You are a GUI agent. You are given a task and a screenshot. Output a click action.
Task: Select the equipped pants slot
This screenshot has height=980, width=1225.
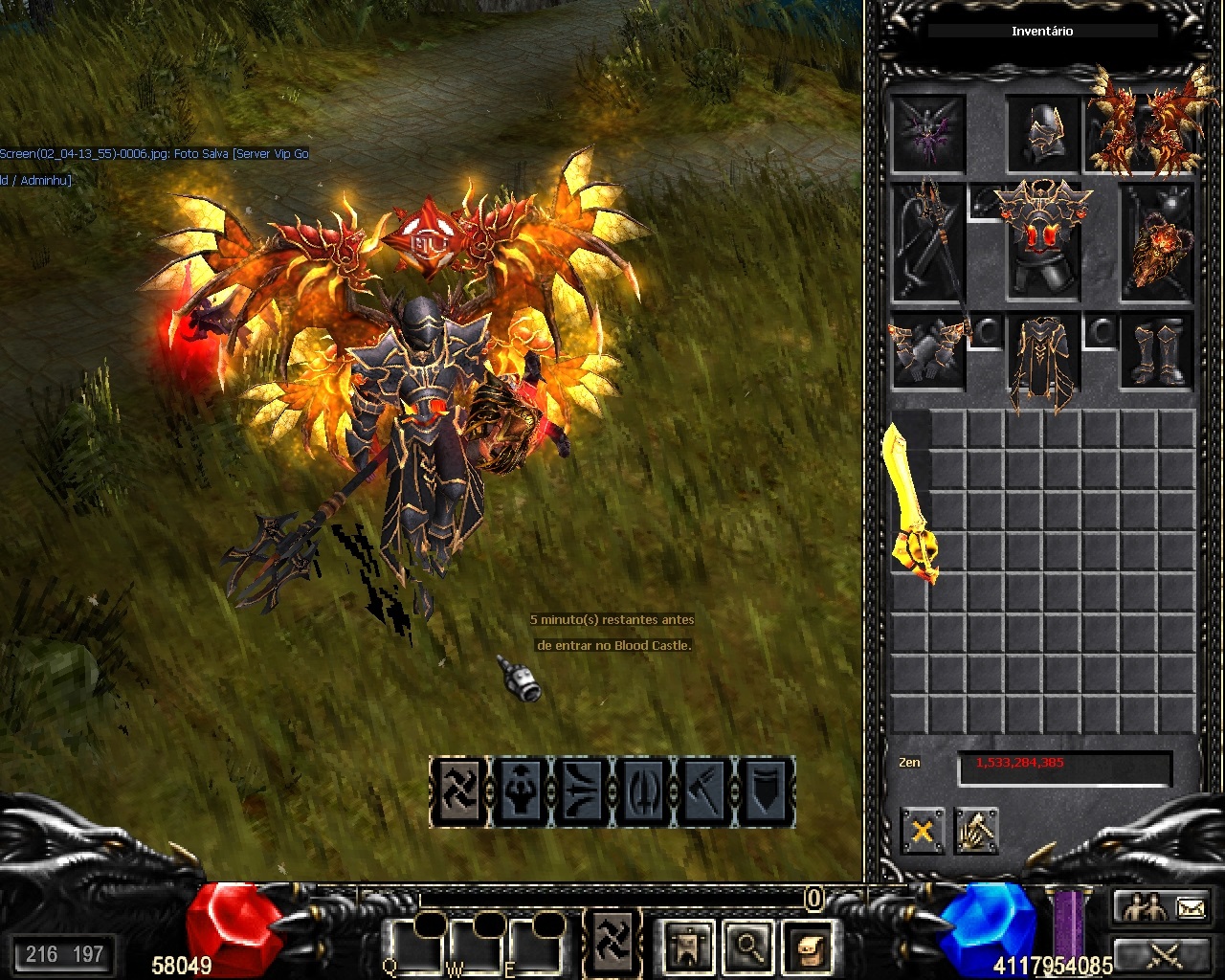pos(1043,360)
